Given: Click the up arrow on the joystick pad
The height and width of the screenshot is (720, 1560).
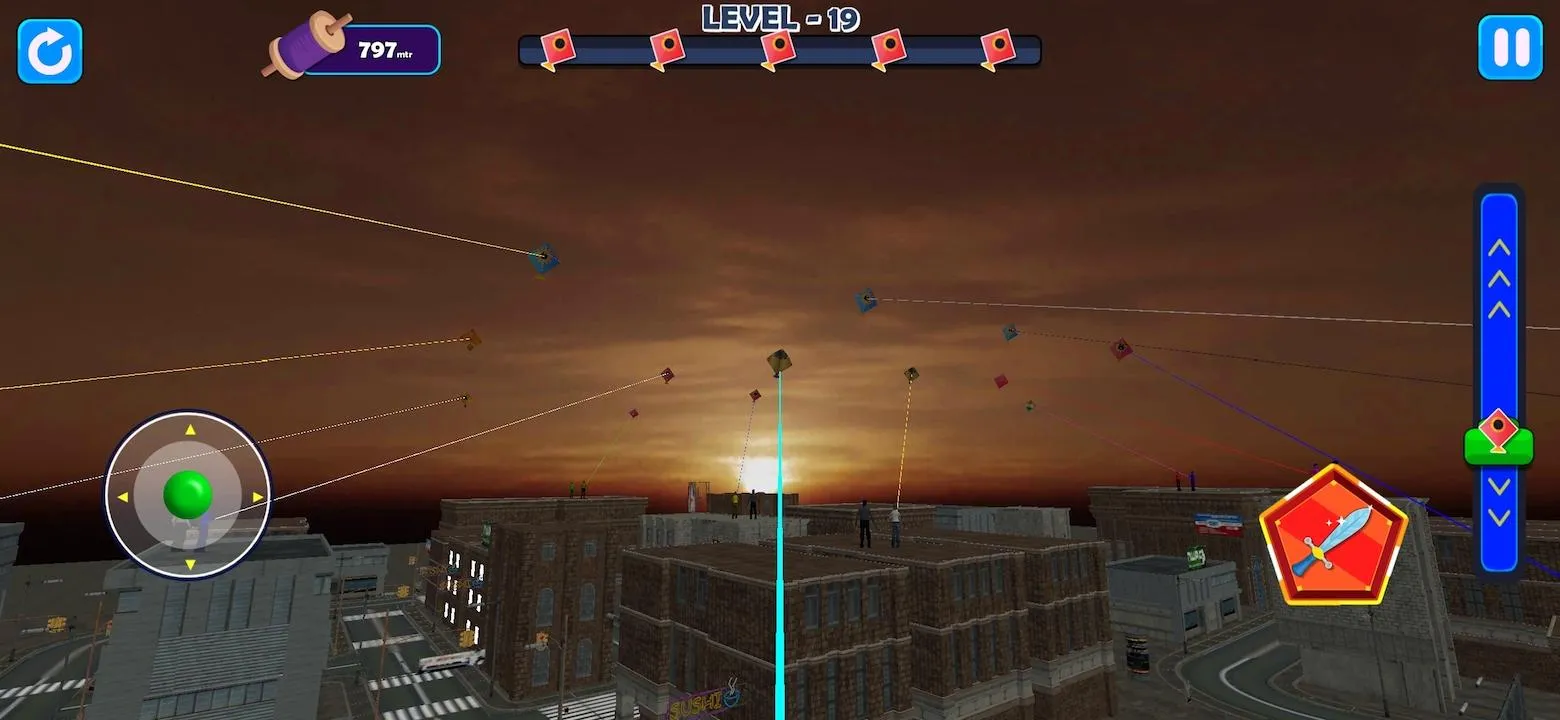Looking at the screenshot, I should [188, 430].
